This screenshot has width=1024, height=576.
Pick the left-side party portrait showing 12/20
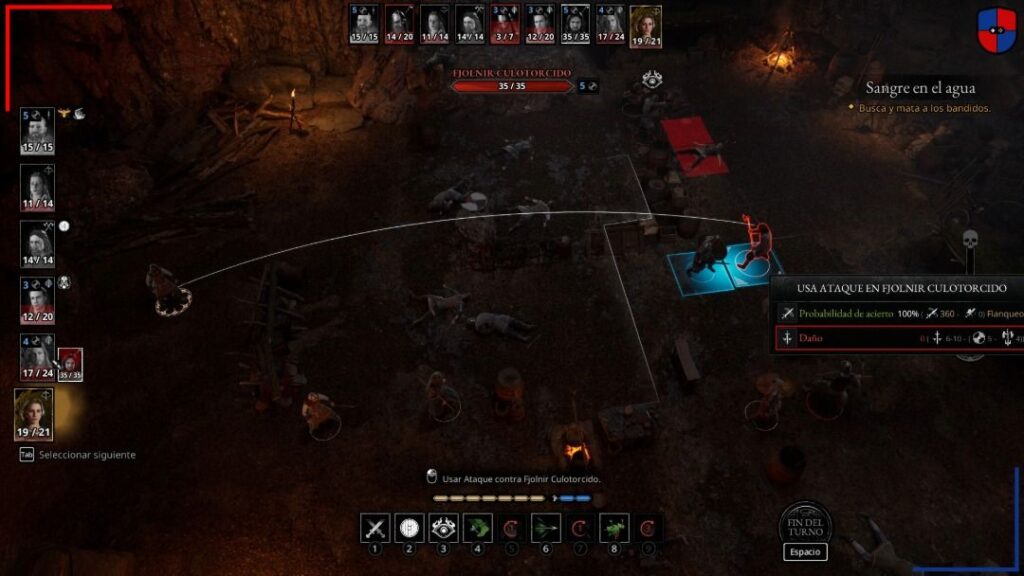(x=37, y=298)
